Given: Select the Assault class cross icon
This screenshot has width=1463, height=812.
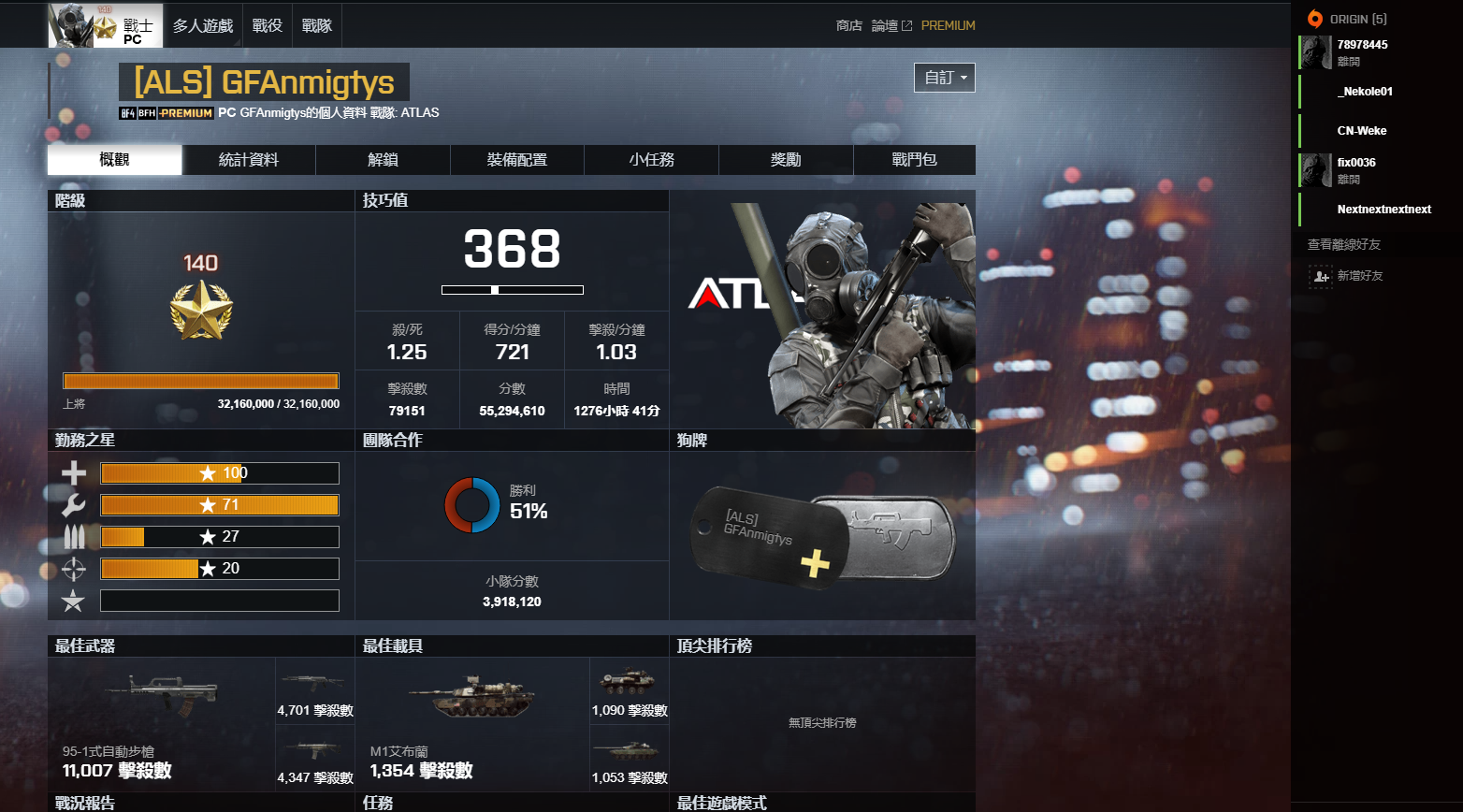Looking at the screenshot, I should pos(73,472).
